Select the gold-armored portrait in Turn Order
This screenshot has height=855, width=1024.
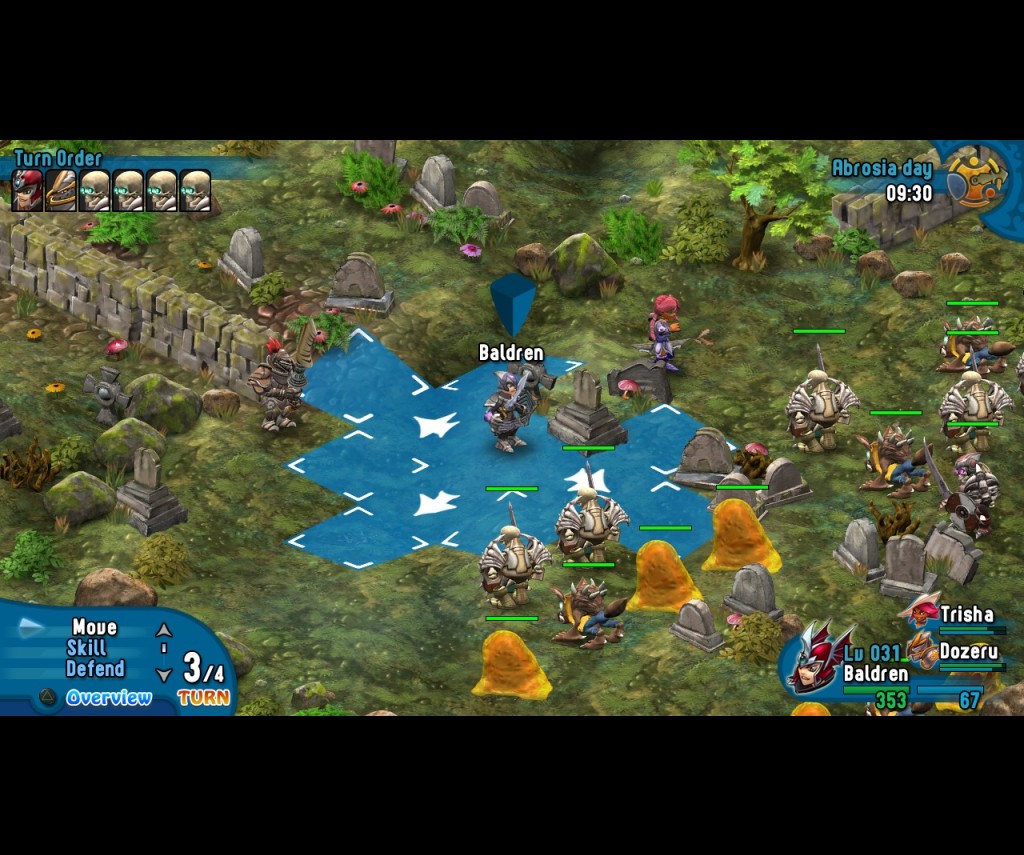61,190
